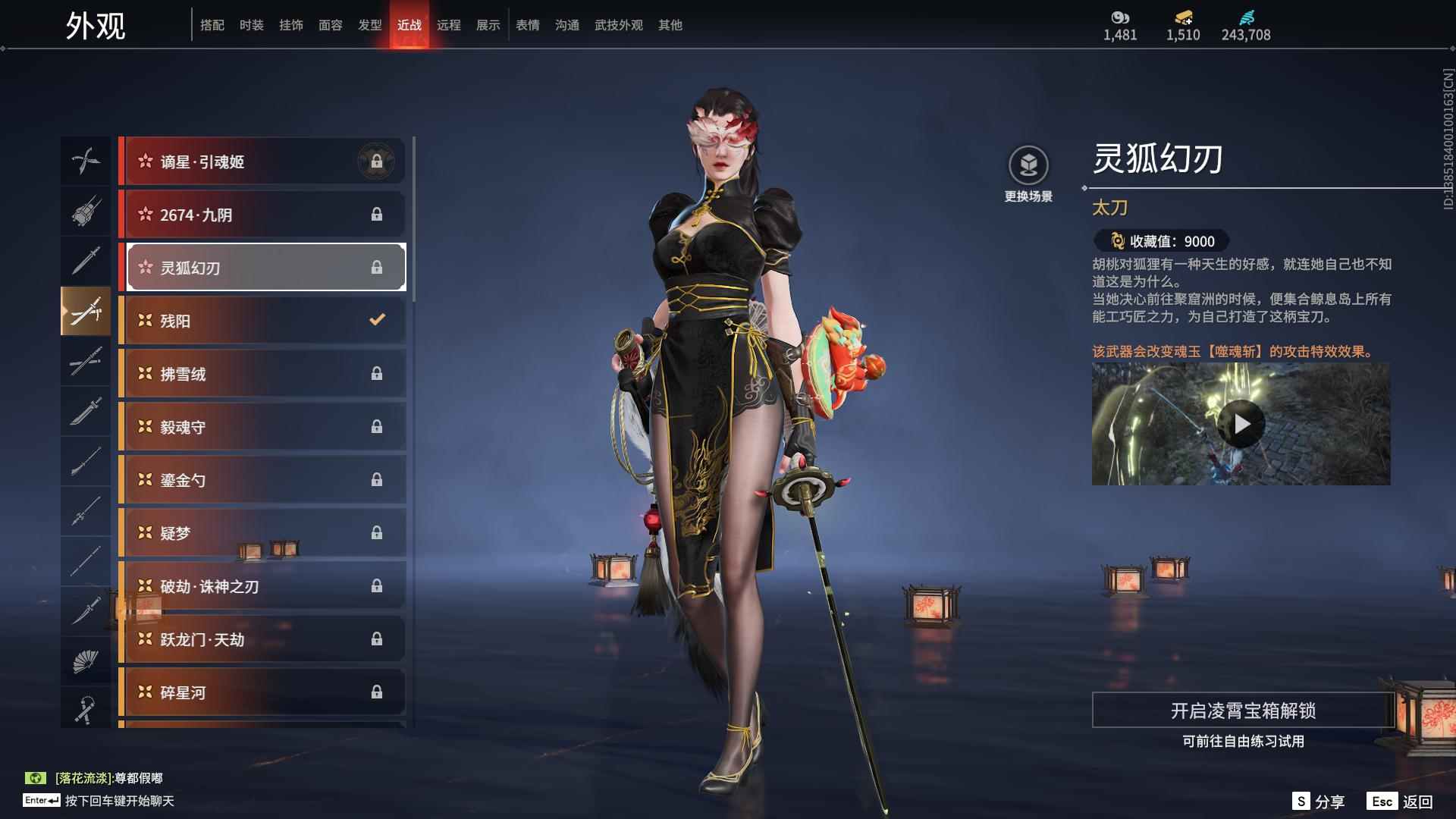Expand the 谪星·引魂姬 locked skin item
Viewport: 1456px width, 819px height.
(x=263, y=161)
